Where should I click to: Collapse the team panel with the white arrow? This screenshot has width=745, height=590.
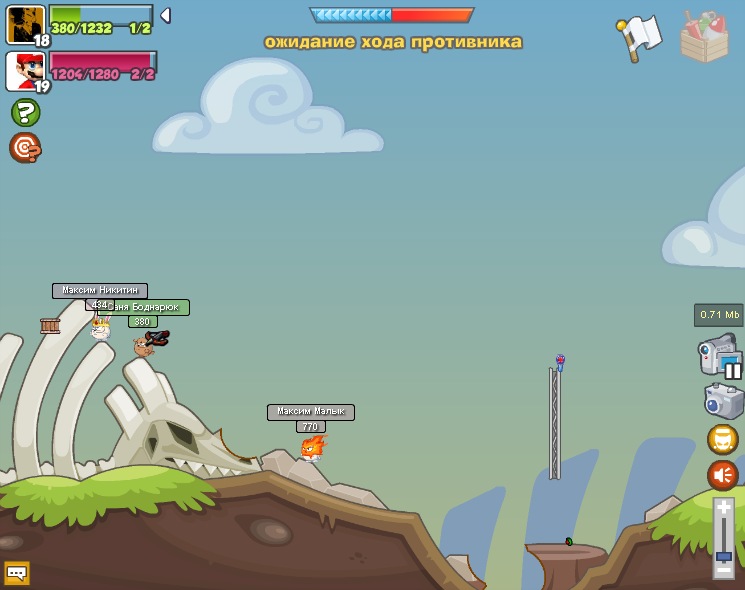click(165, 15)
